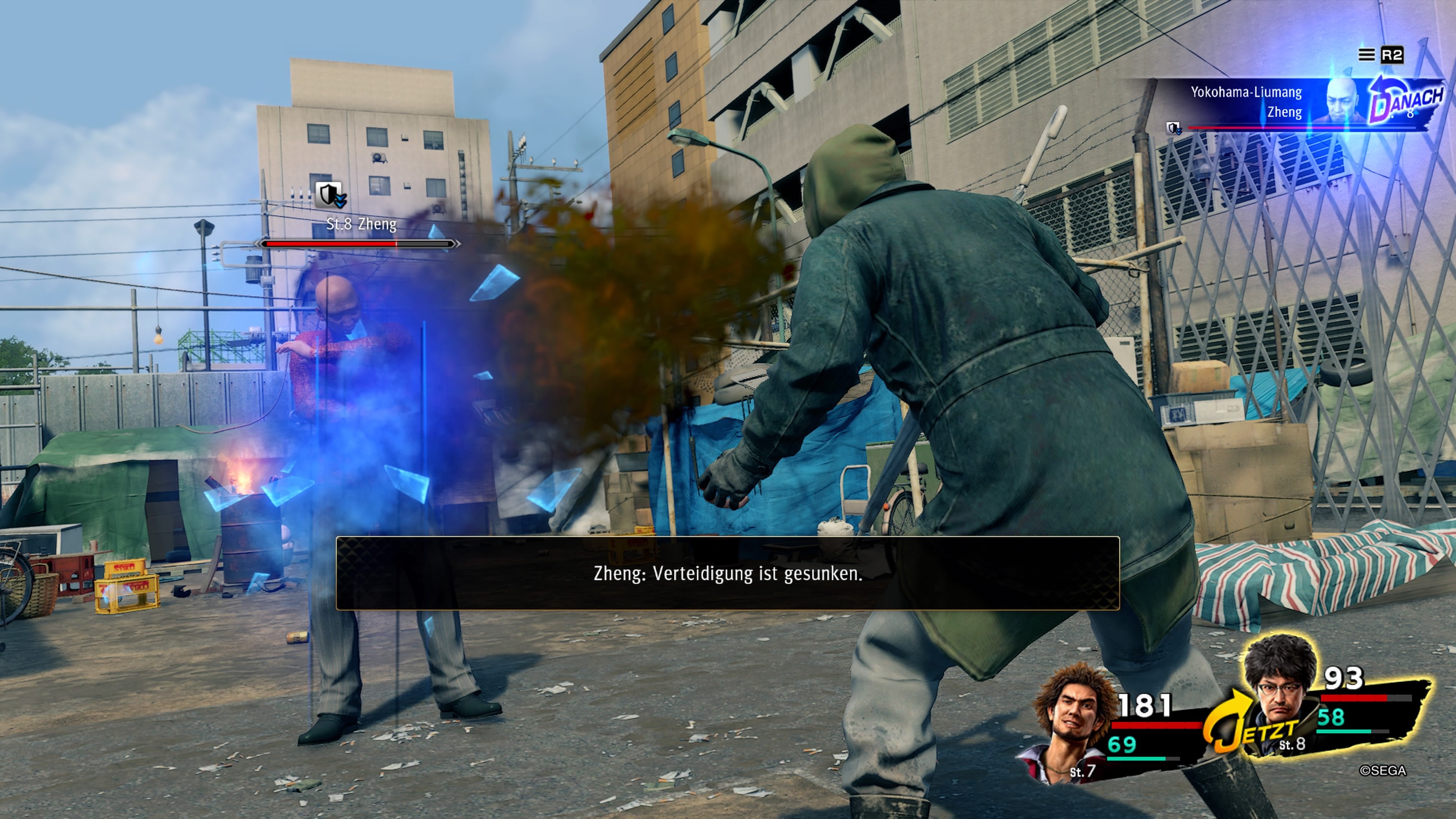Select the St.8 Zheng enemy name label

pos(362,224)
